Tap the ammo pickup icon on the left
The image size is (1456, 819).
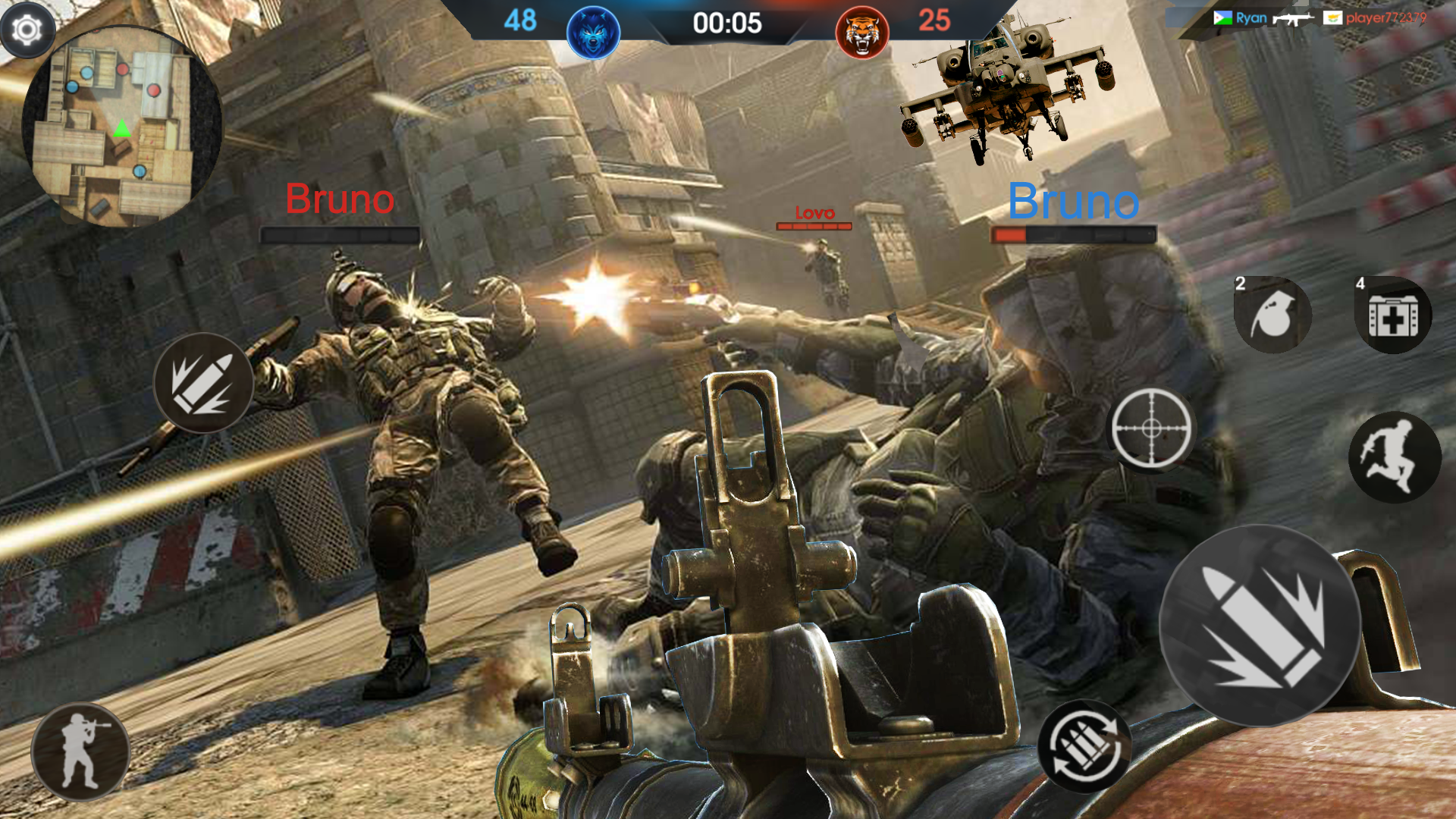coord(203,383)
